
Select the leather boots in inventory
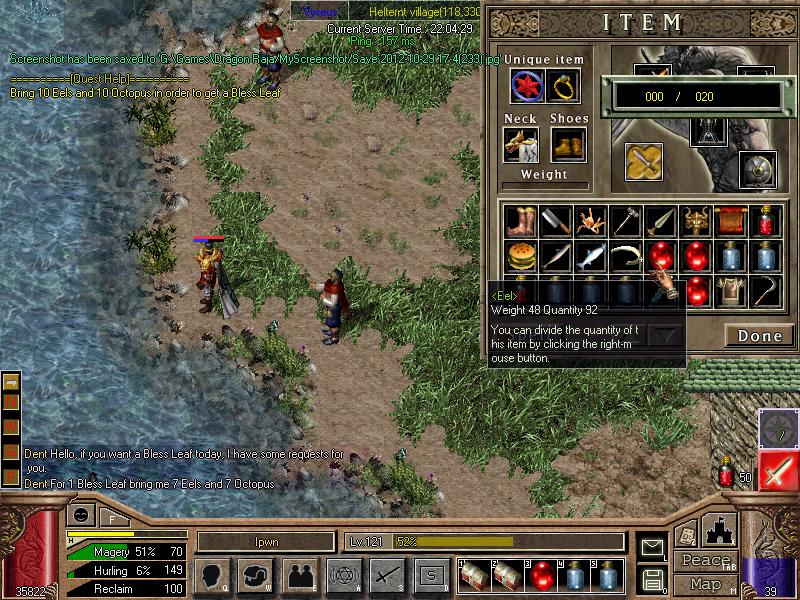[519, 220]
